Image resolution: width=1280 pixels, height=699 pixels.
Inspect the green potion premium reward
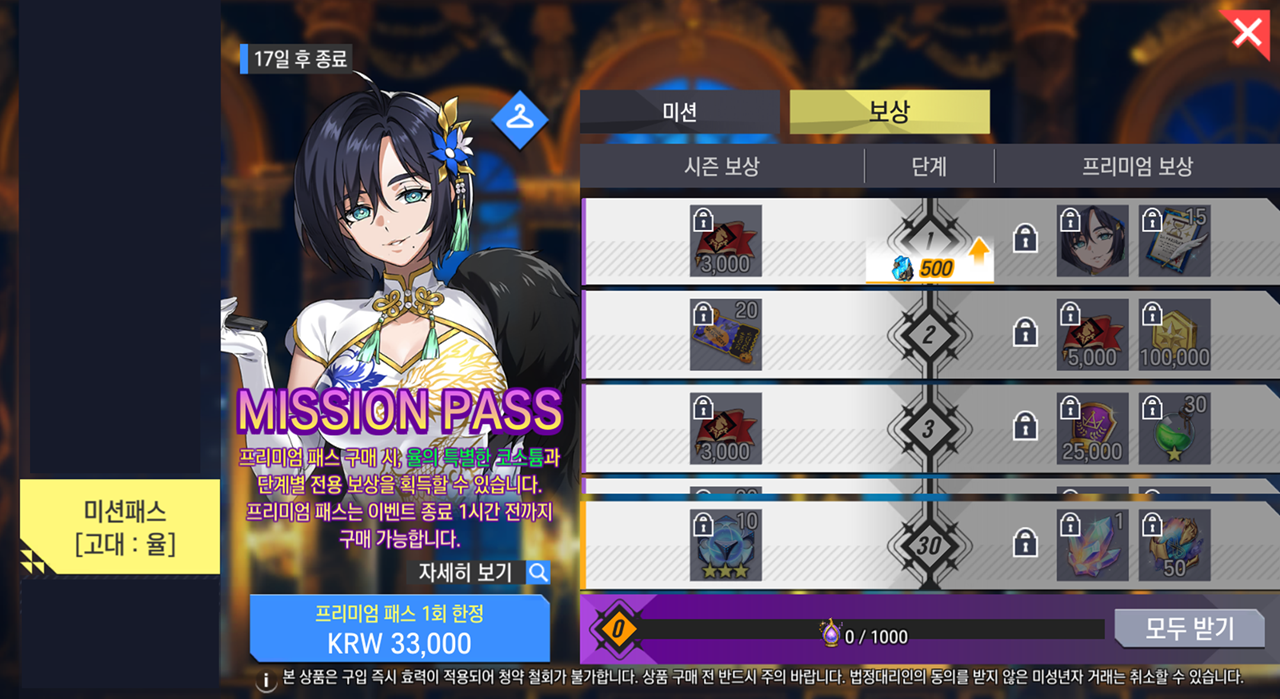click(1174, 429)
